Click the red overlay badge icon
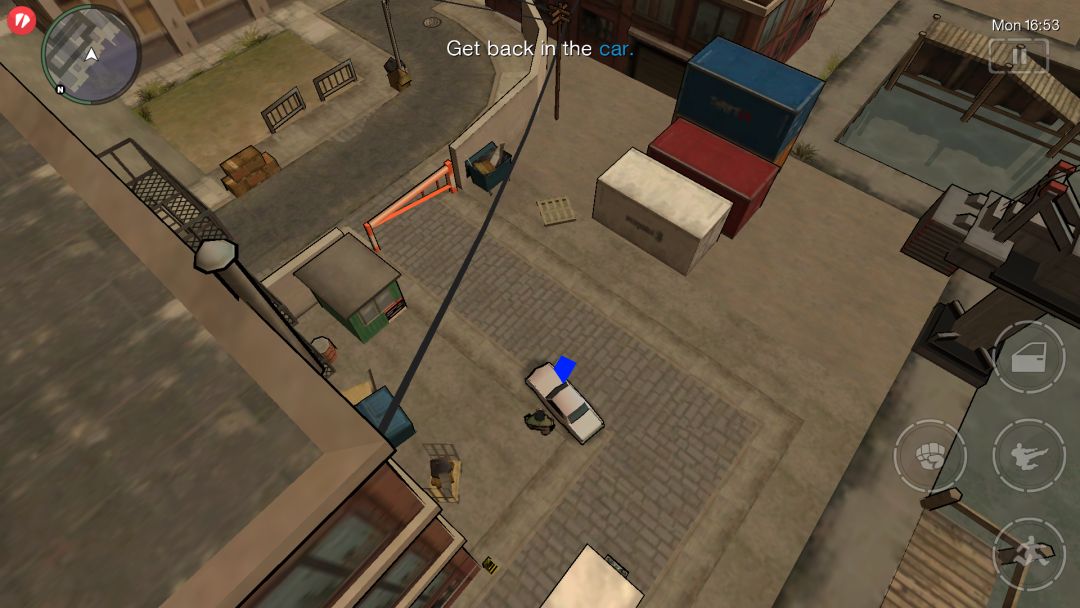1080x608 pixels. [21, 19]
